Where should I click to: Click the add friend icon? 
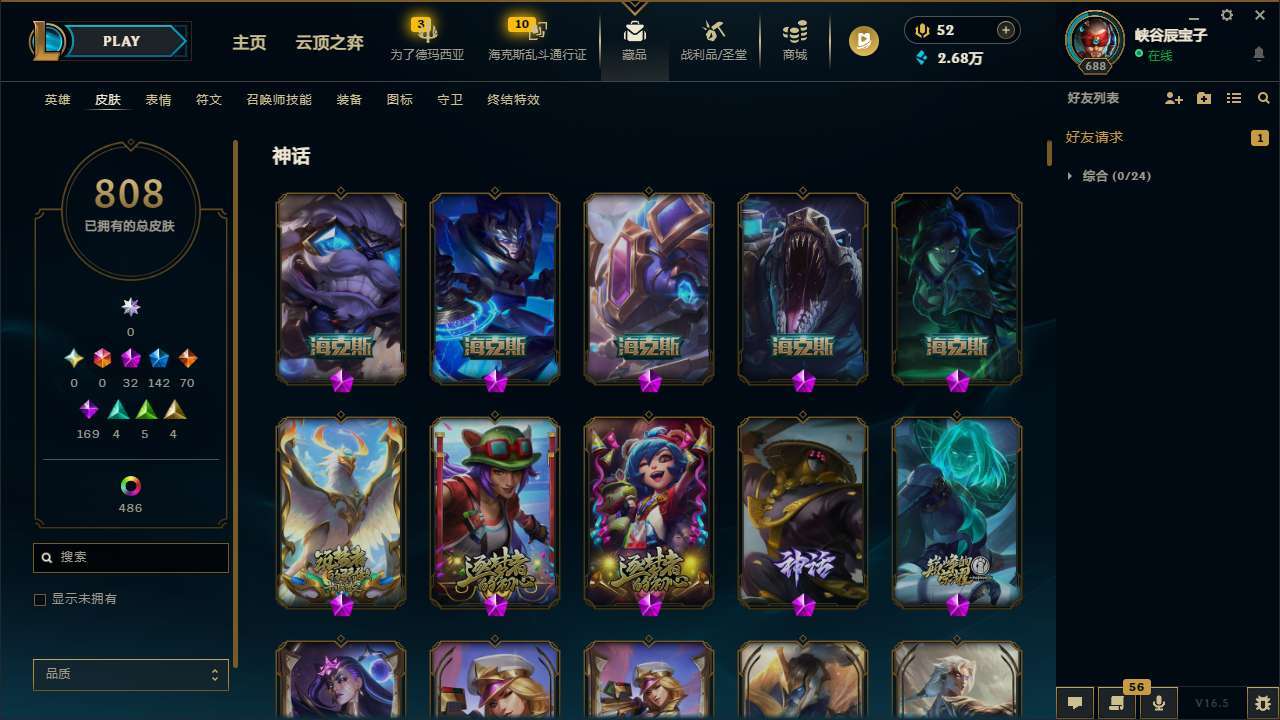(1172, 98)
